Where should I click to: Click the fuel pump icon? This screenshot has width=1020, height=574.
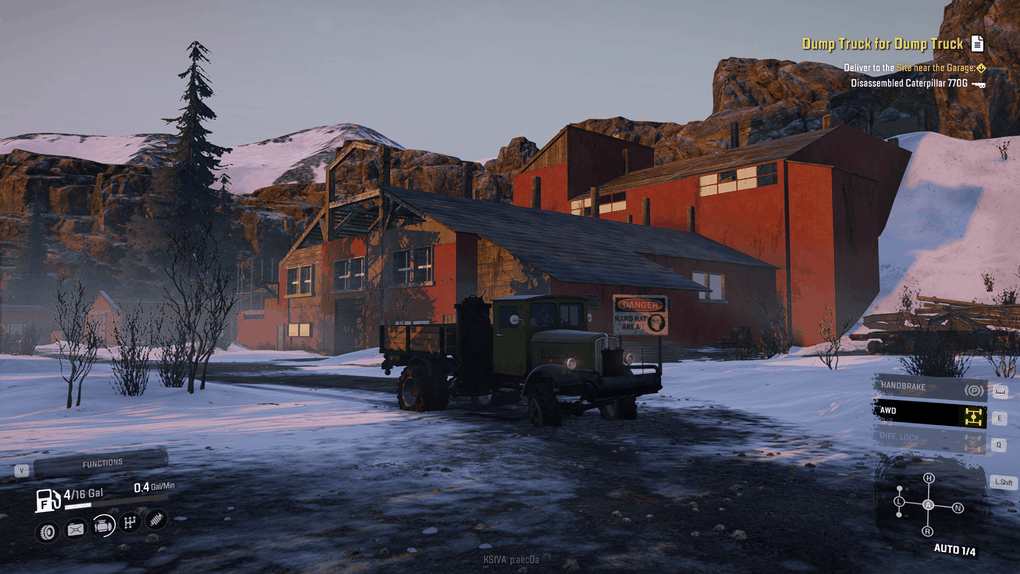(x=47, y=500)
